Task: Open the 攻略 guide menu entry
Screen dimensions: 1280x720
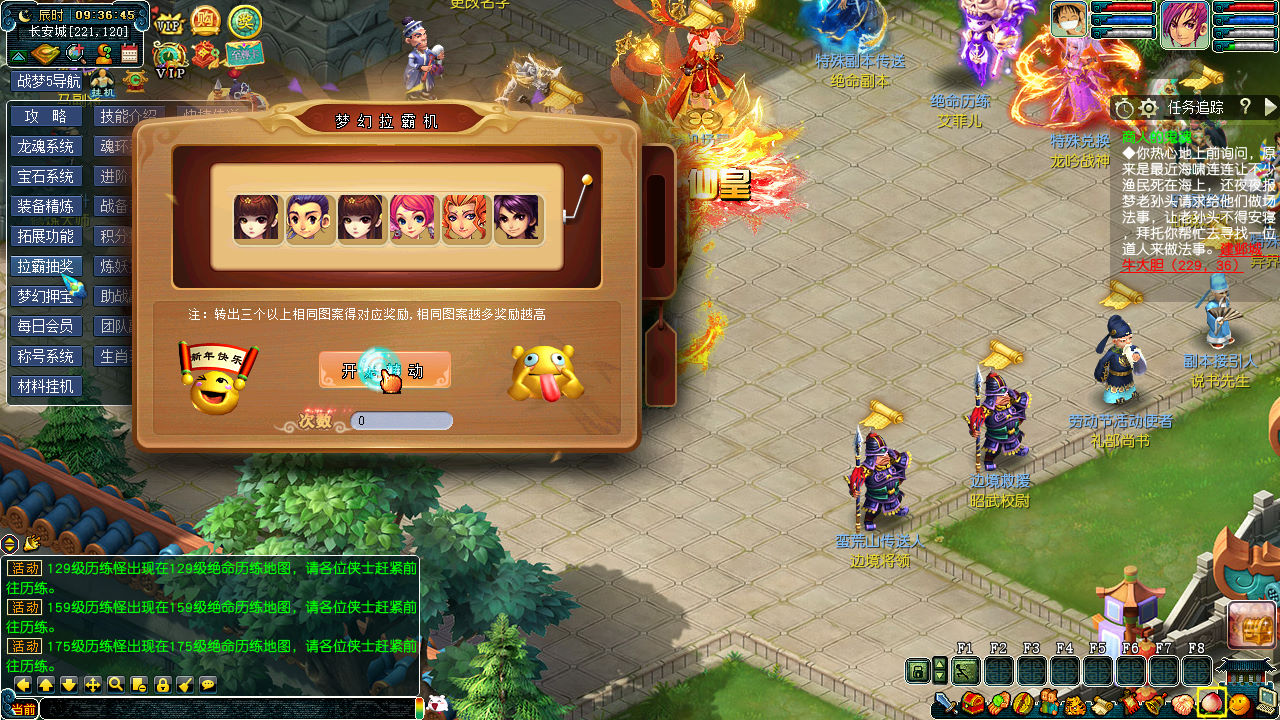Action: (46, 116)
